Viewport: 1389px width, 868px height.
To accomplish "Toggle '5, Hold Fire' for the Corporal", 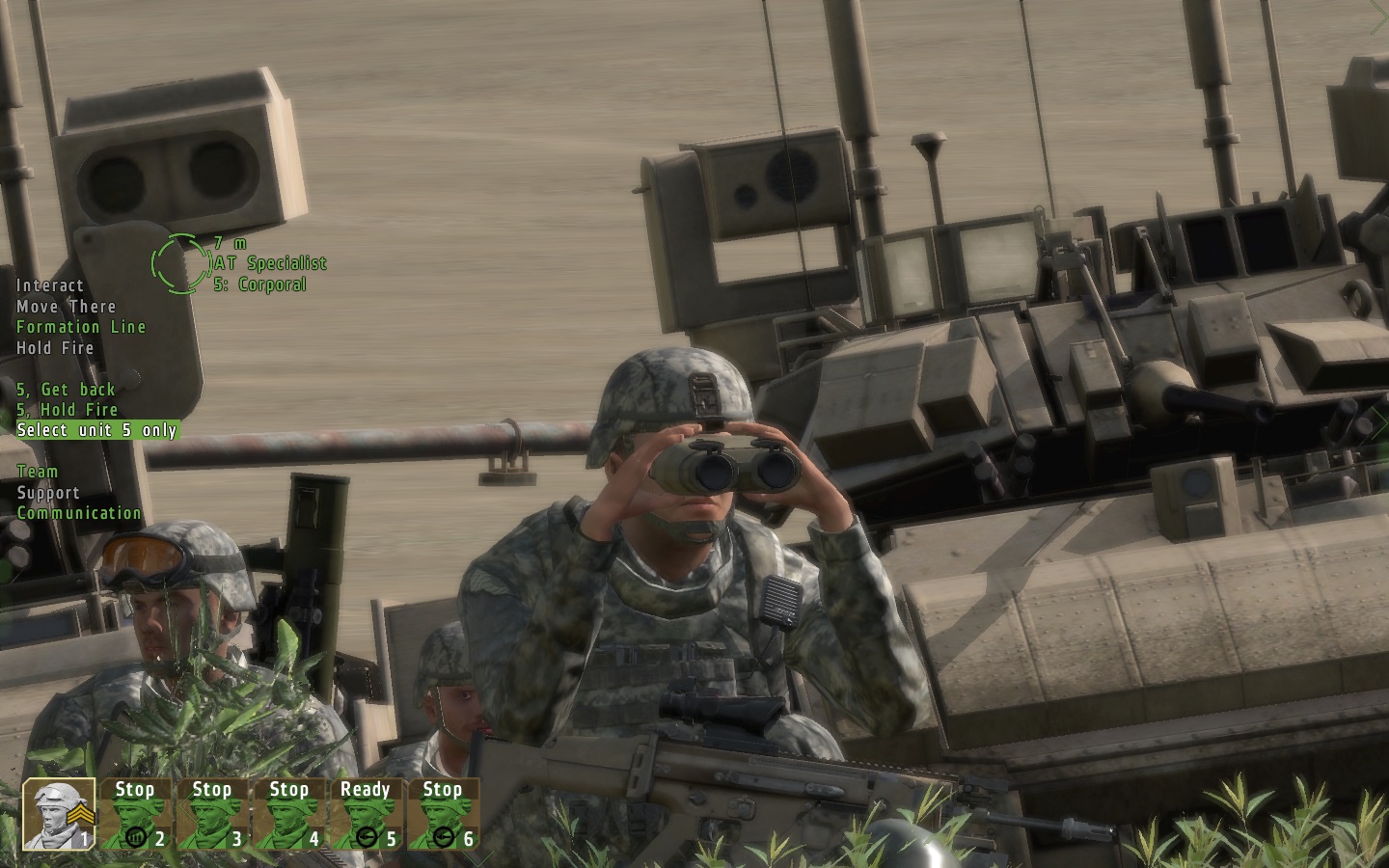I will [x=66, y=410].
